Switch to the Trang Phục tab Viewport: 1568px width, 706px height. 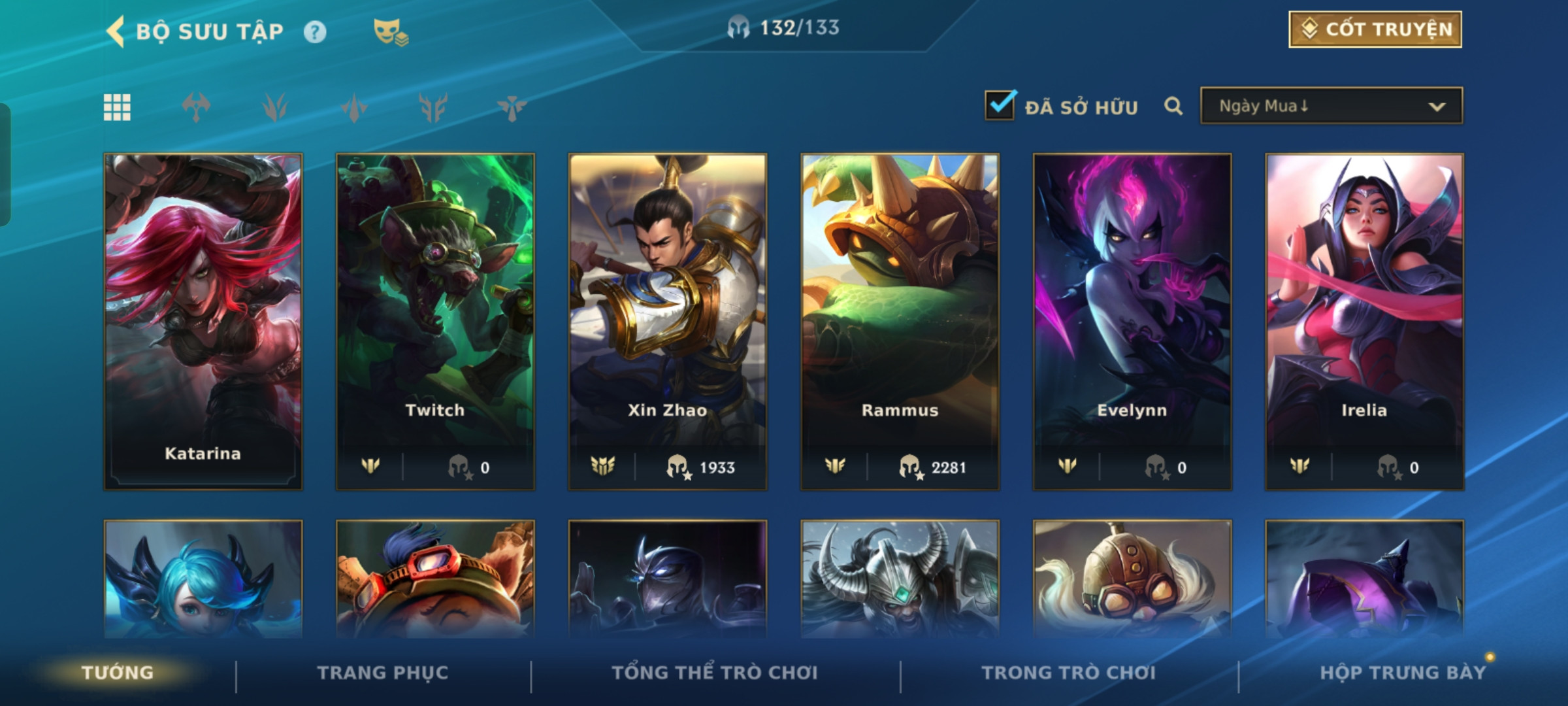coord(383,673)
